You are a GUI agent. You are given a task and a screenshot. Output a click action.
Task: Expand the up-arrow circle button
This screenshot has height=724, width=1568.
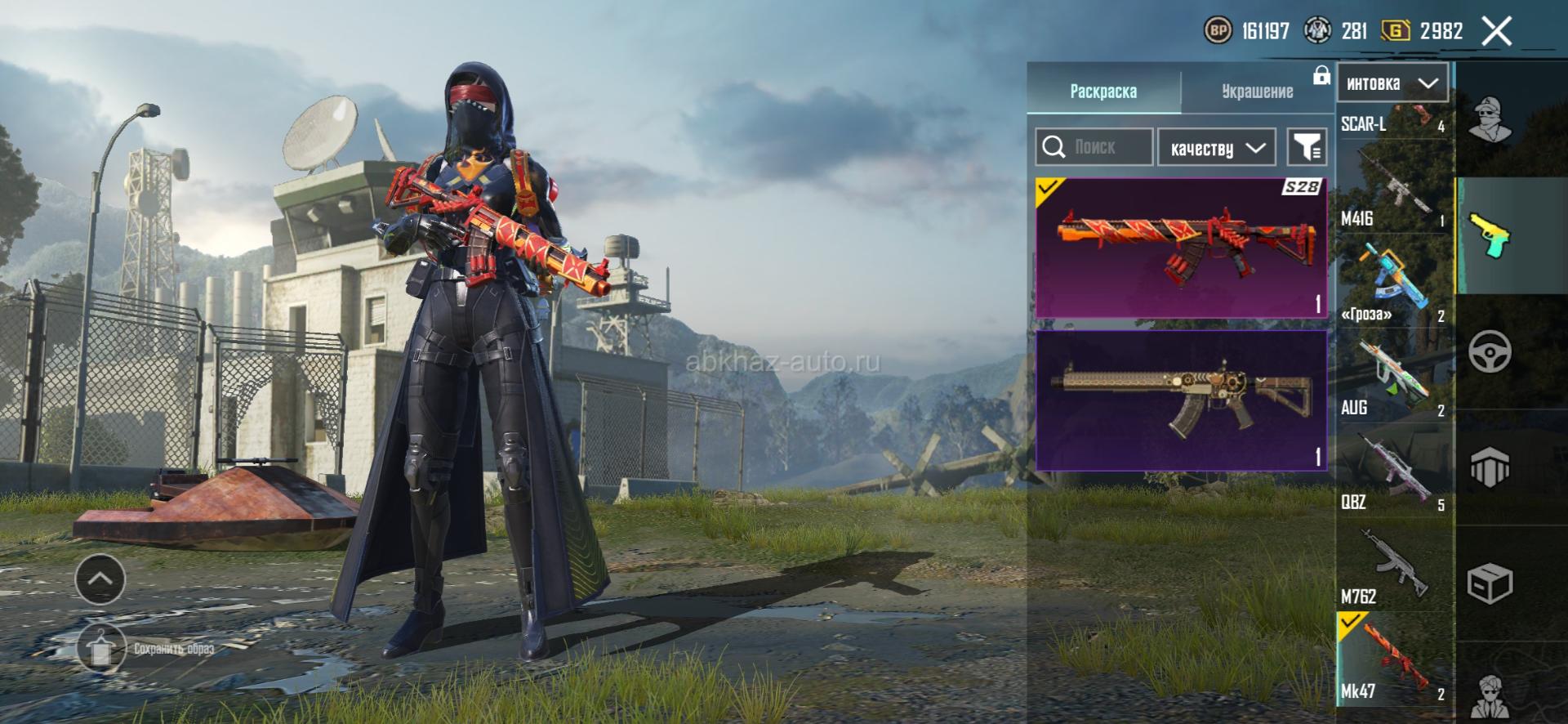[x=100, y=579]
